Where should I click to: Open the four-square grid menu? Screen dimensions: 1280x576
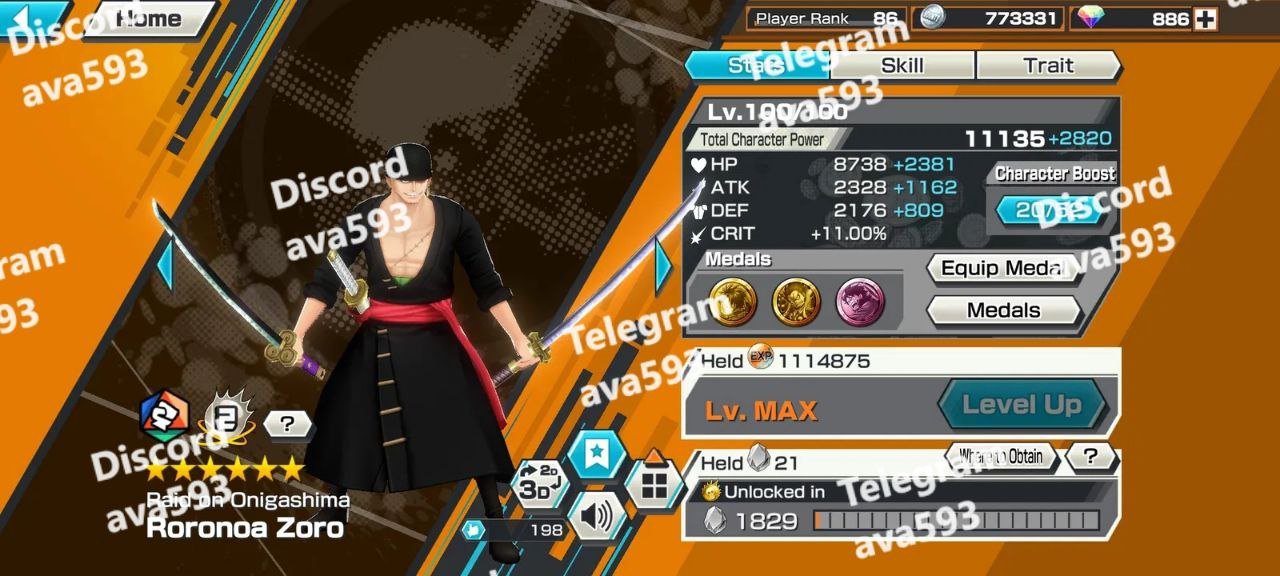(x=654, y=484)
